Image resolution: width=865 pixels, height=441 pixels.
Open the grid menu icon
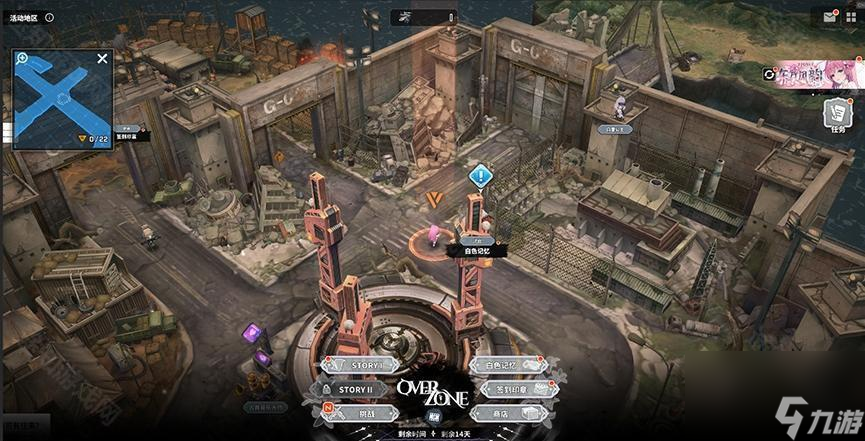pos(849,16)
